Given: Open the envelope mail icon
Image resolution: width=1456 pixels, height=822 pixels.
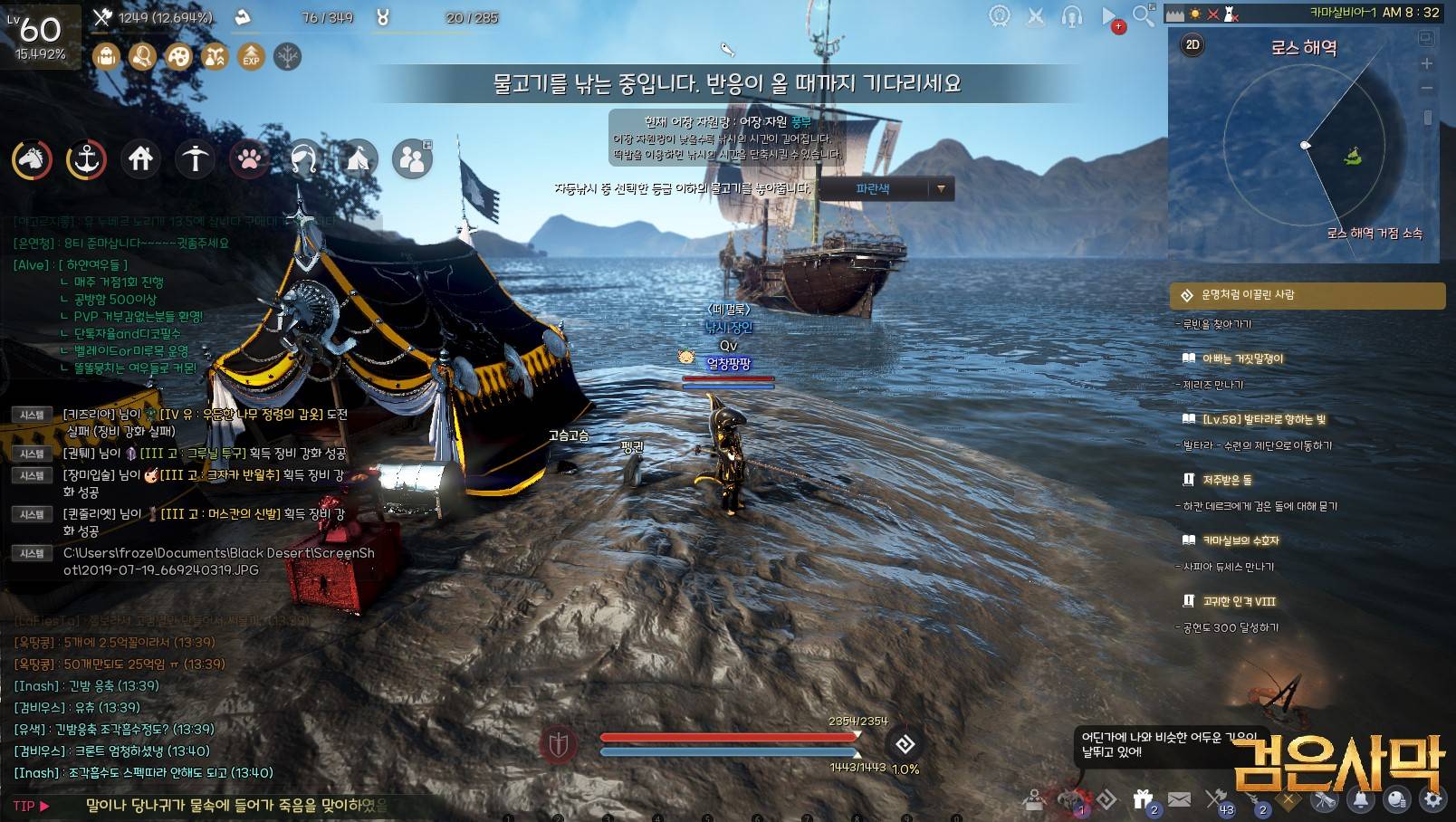Looking at the screenshot, I should [1179, 799].
